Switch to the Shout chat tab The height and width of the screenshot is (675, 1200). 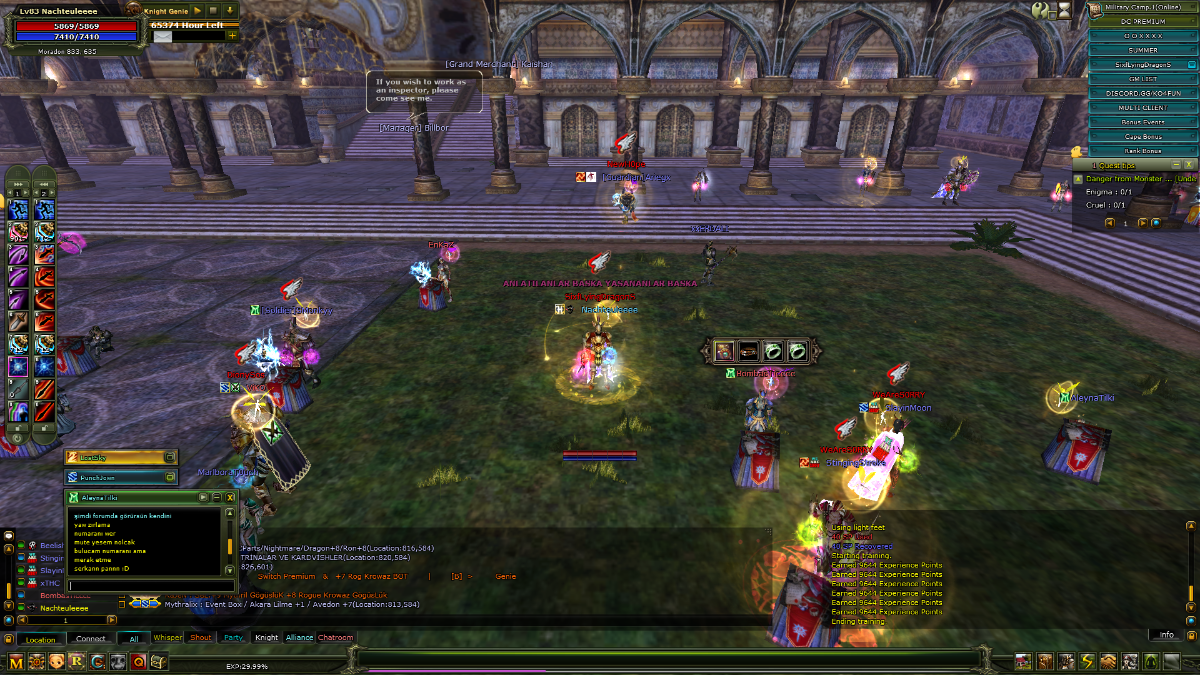[201, 637]
